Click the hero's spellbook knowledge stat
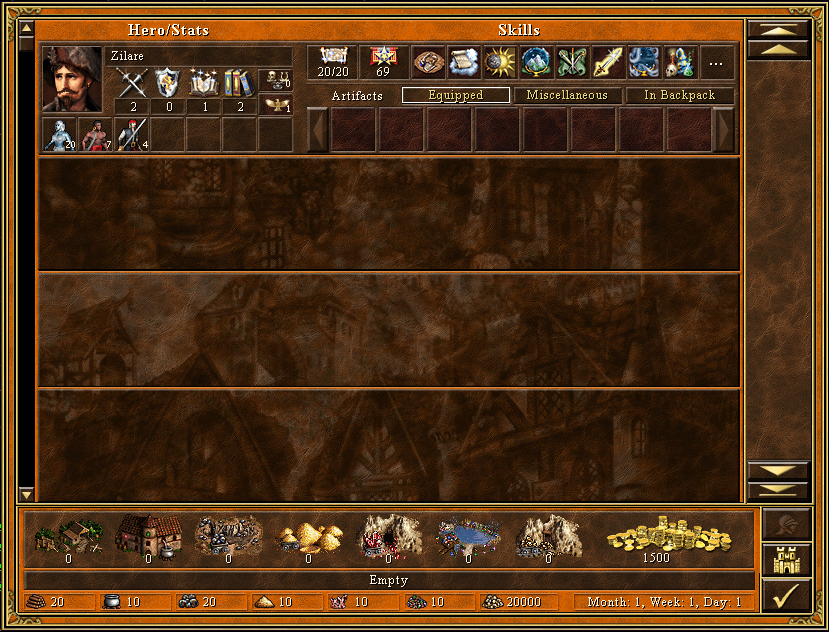The image size is (829, 632). coord(238,83)
